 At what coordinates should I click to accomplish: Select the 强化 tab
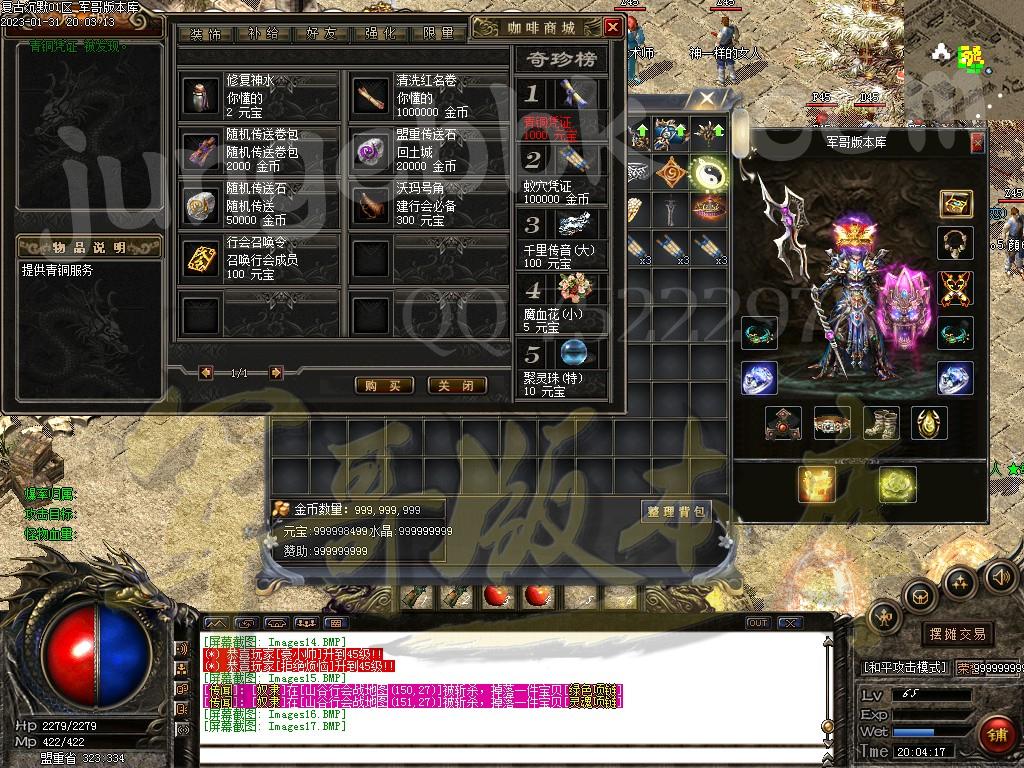380,34
